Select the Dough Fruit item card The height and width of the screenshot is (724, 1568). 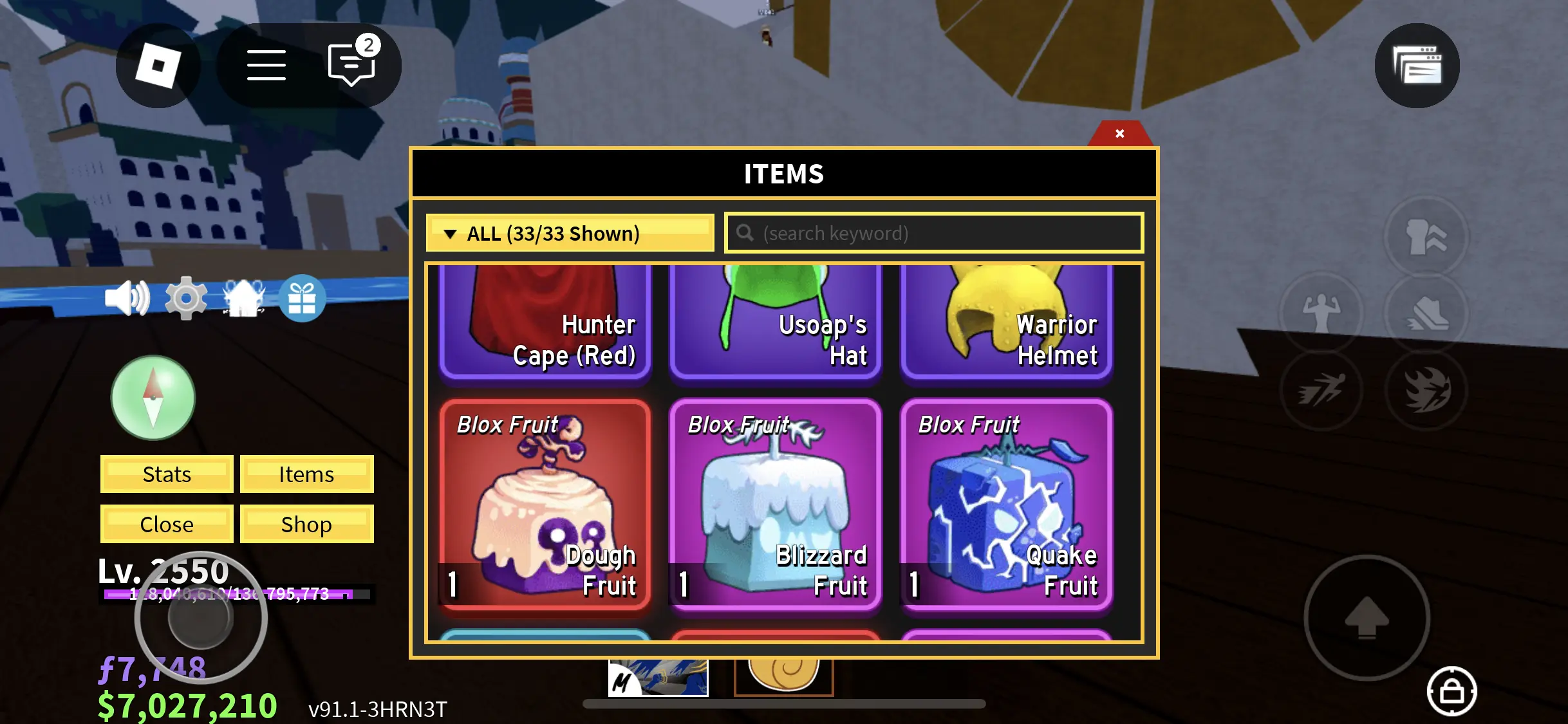[545, 505]
